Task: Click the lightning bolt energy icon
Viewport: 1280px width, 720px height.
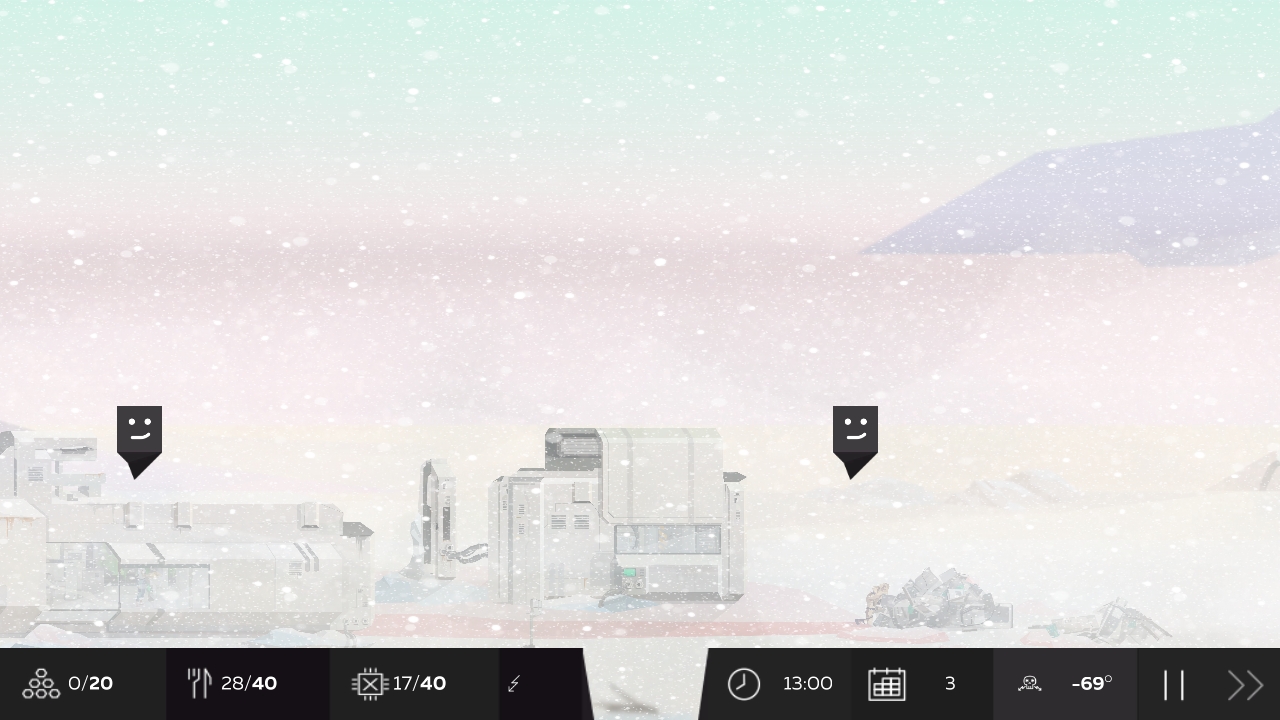Action: point(514,683)
